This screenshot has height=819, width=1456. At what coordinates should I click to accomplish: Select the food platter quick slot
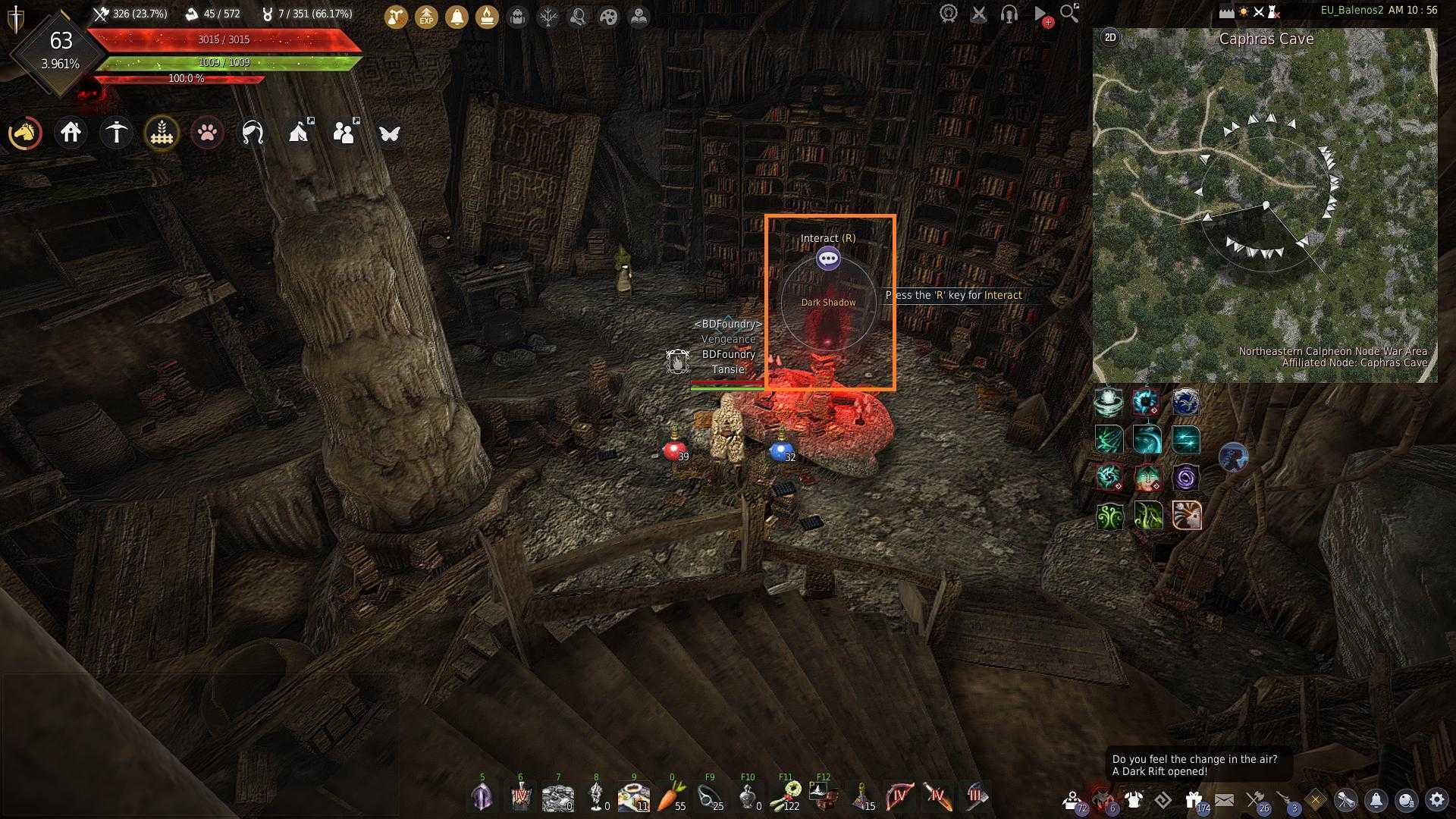pyautogui.click(x=633, y=796)
